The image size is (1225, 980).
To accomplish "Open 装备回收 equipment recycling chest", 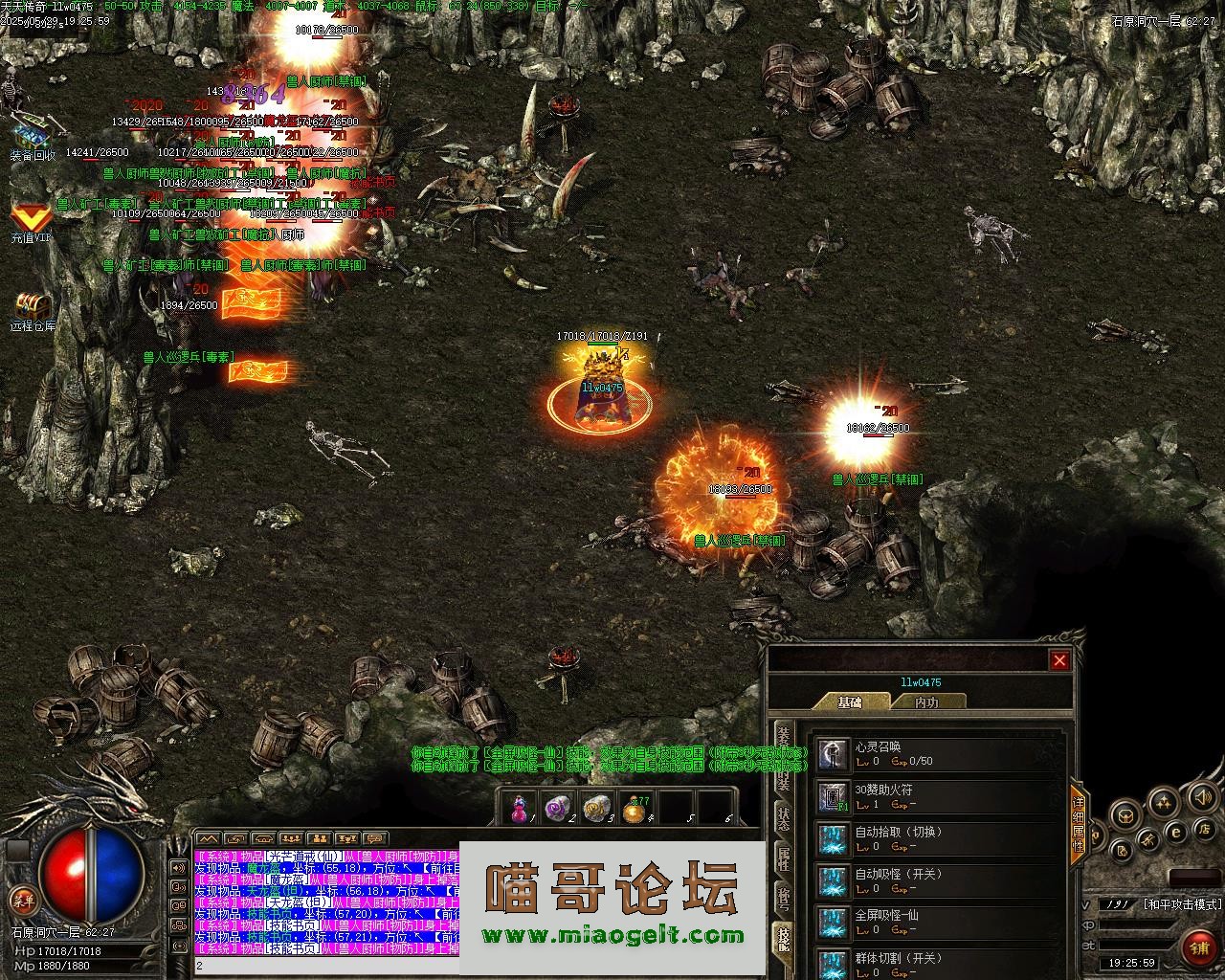I will [31, 133].
